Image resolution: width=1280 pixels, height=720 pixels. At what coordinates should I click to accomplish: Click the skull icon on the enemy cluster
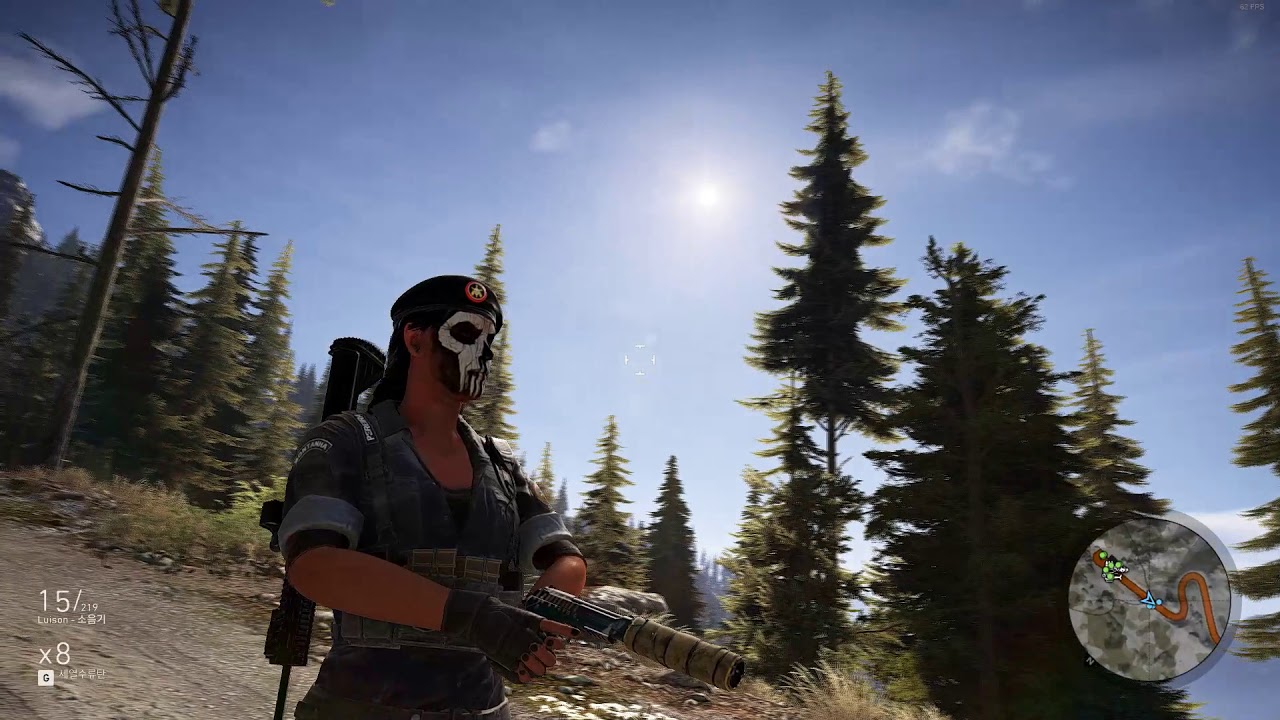[1120, 570]
